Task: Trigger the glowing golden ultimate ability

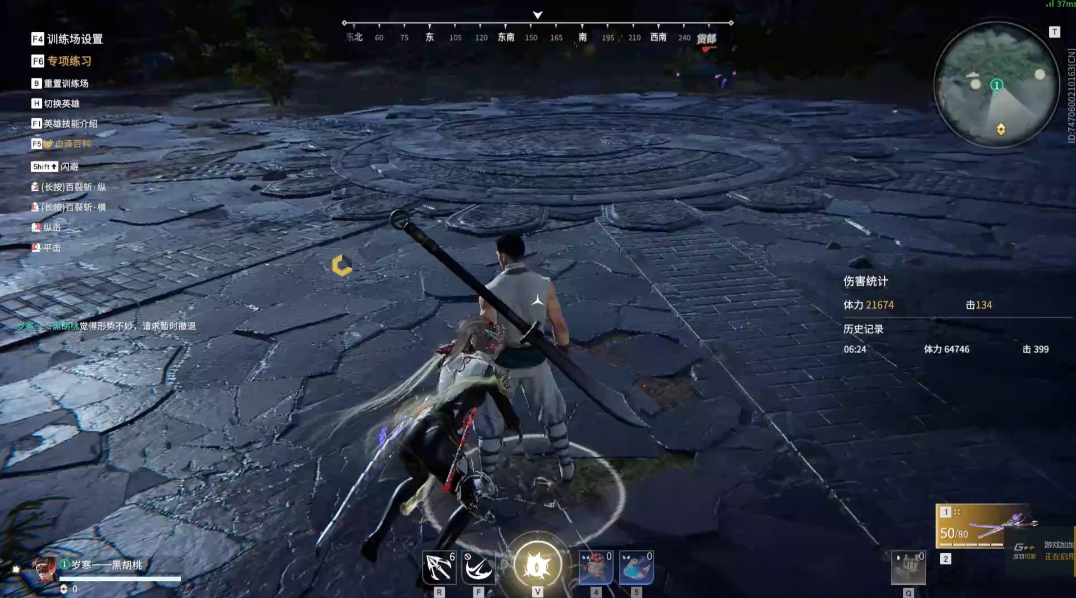Action: (538, 565)
